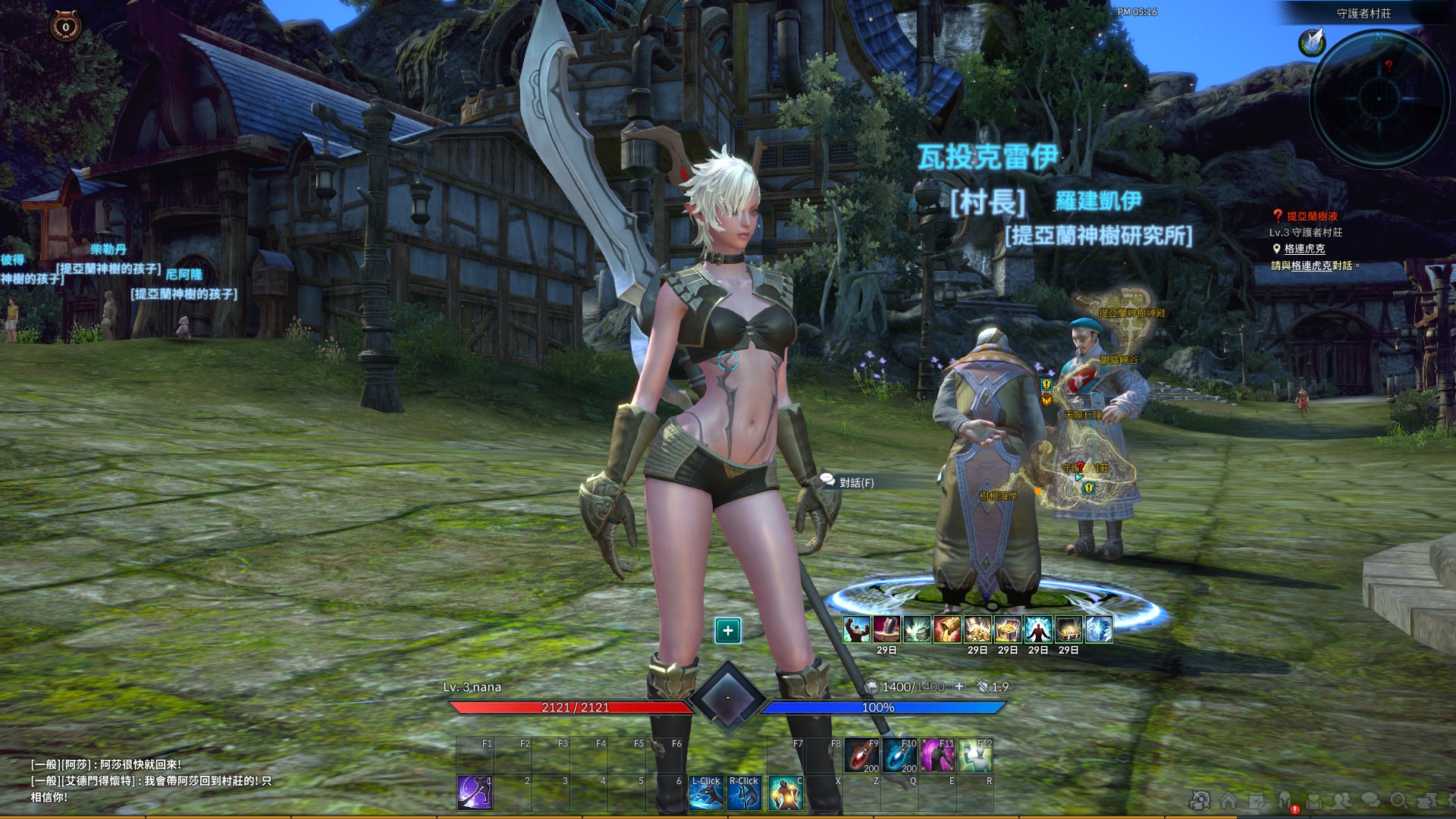Viewport: 1456px width, 819px height.
Task: Open the magnifying glass search
Action: pos(1399,801)
